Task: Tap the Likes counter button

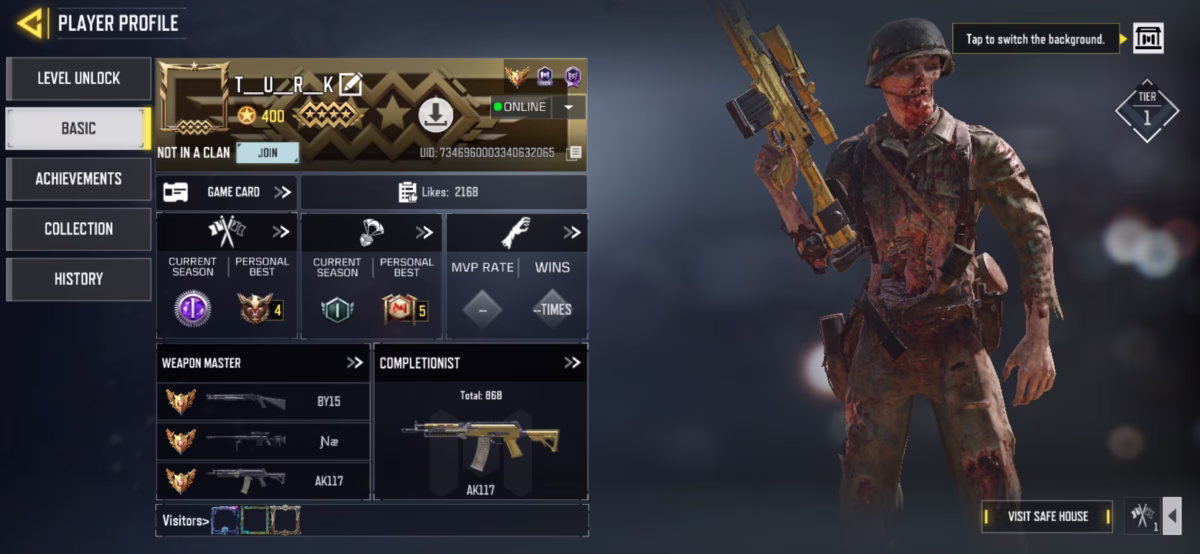Action: point(444,192)
